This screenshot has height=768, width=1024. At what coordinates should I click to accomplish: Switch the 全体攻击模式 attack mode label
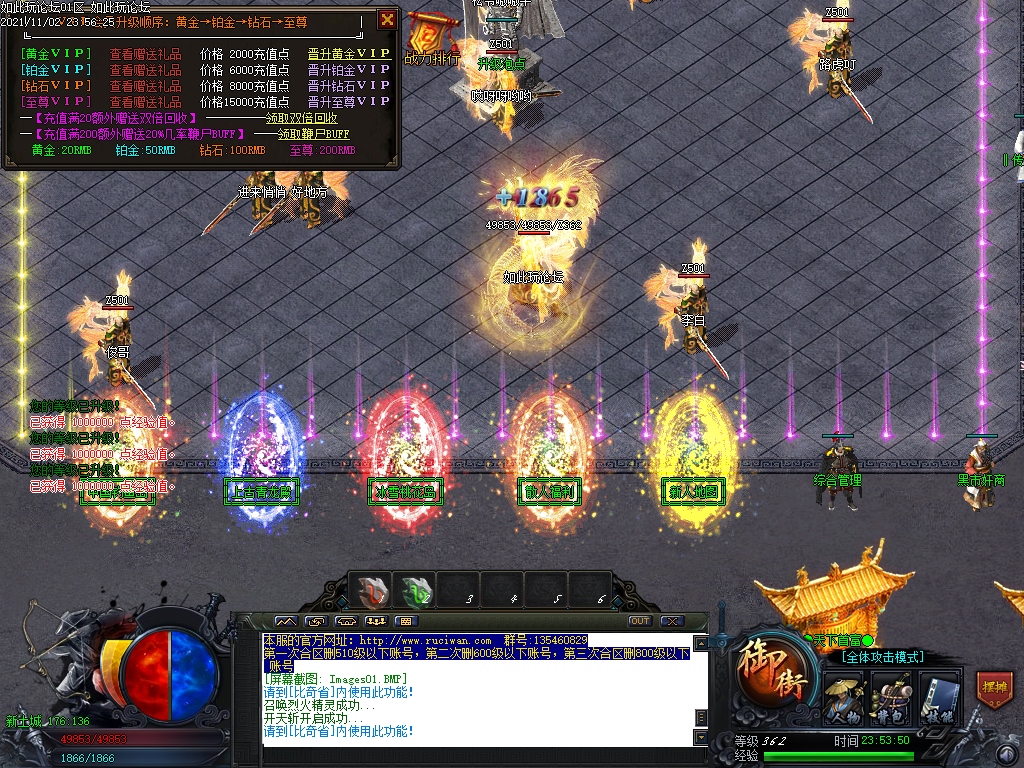[882, 657]
